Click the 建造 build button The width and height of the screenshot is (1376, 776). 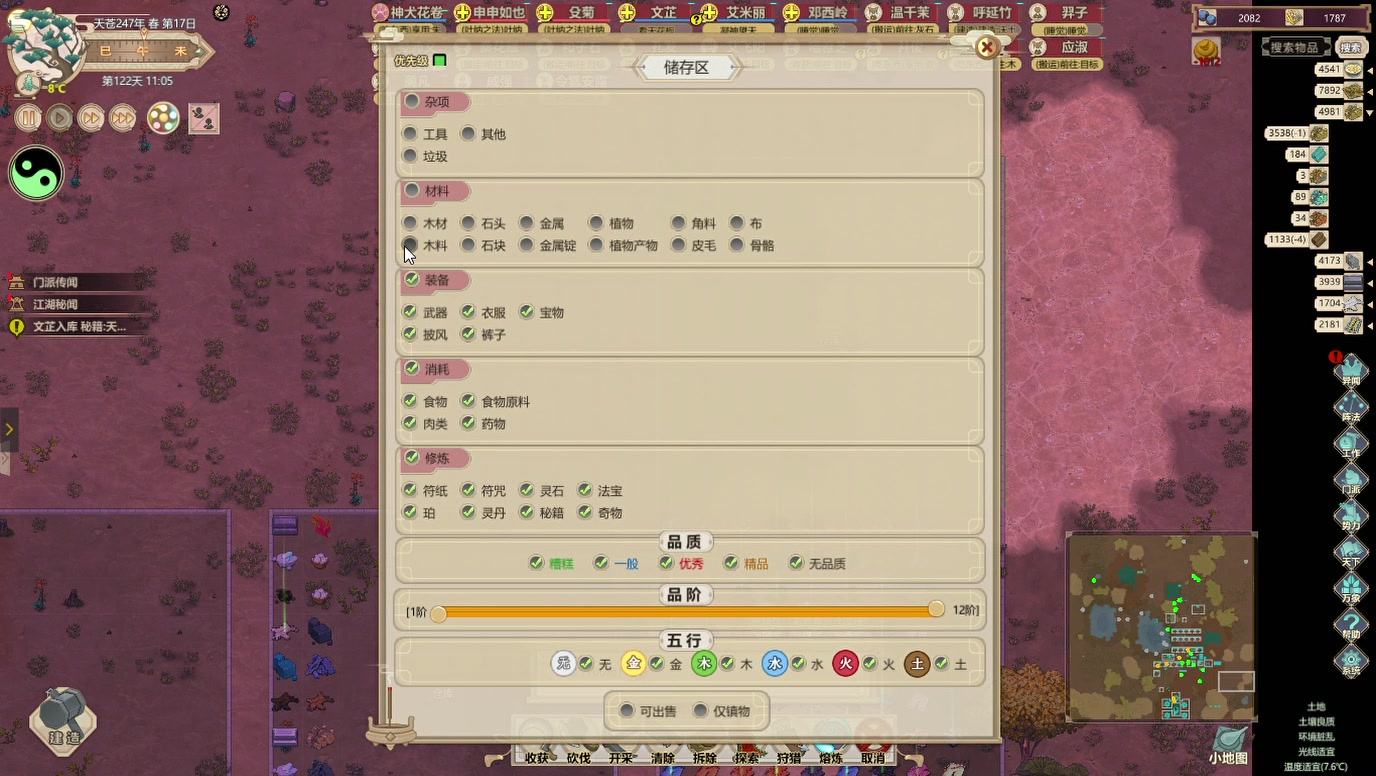tap(62, 723)
